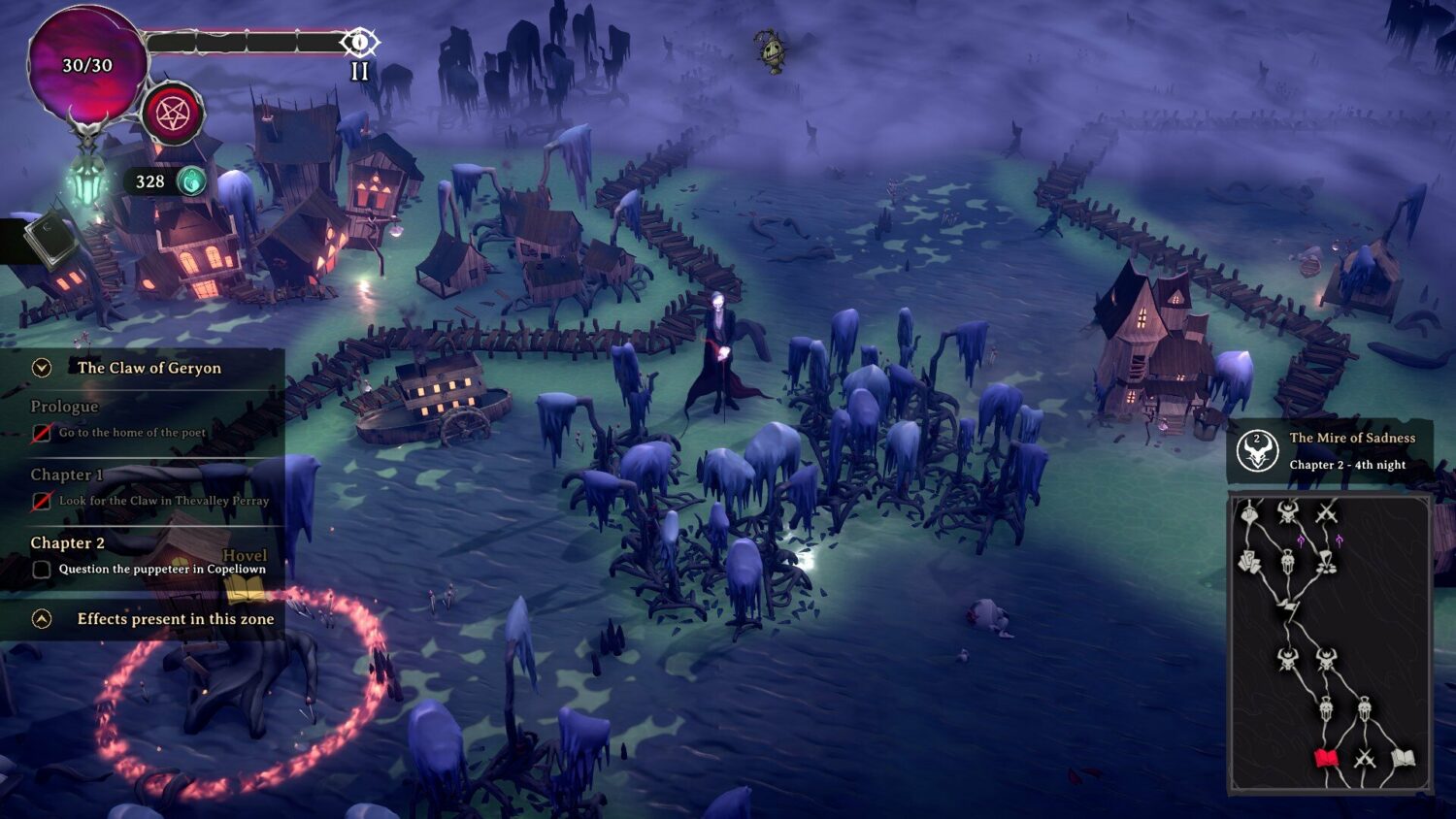The width and height of the screenshot is (1456, 819).
Task: Click the Chapter 2 section header
Action: pyautogui.click(x=67, y=543)
